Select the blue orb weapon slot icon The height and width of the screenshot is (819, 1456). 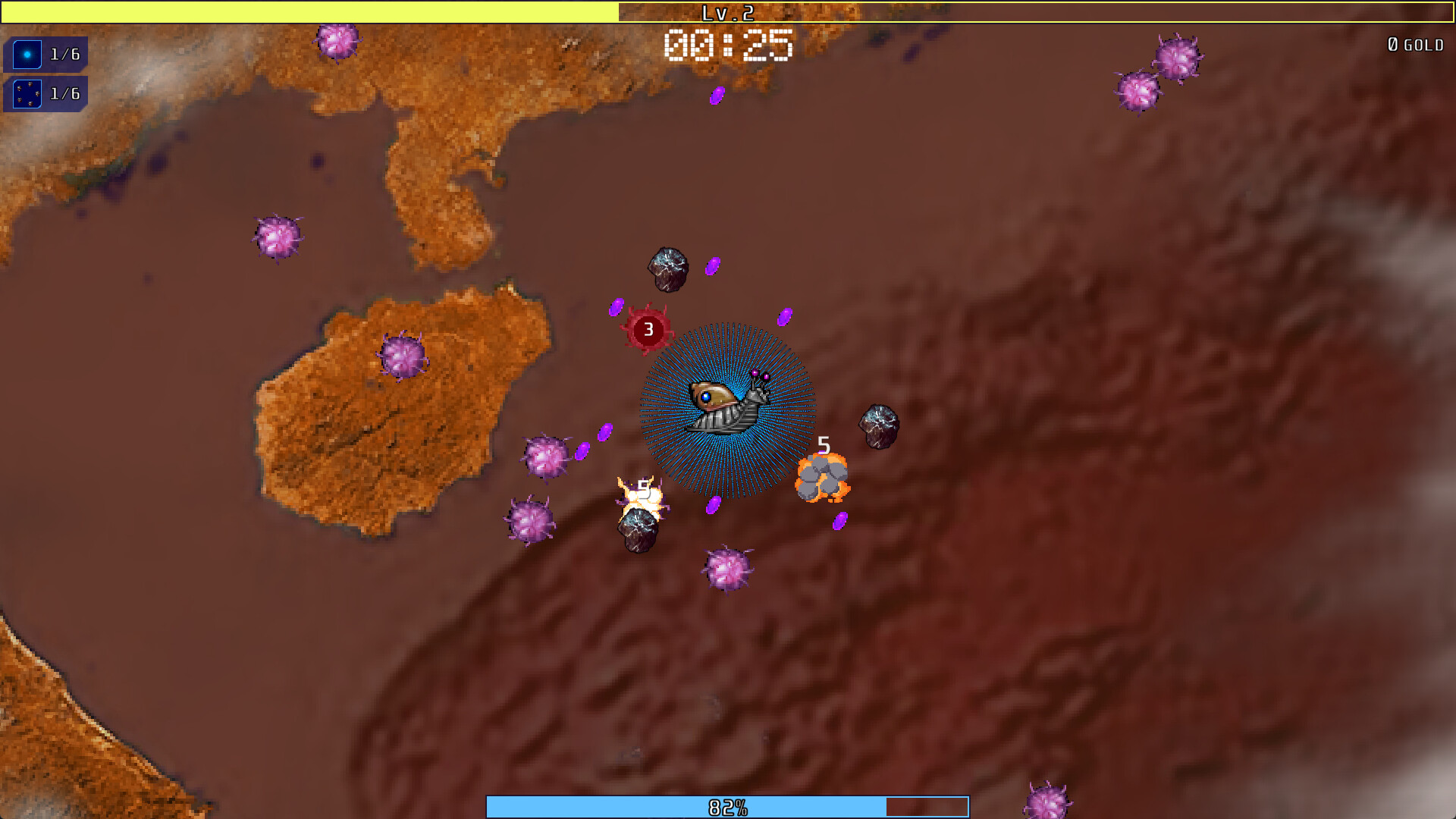click(x=27, y=53)
